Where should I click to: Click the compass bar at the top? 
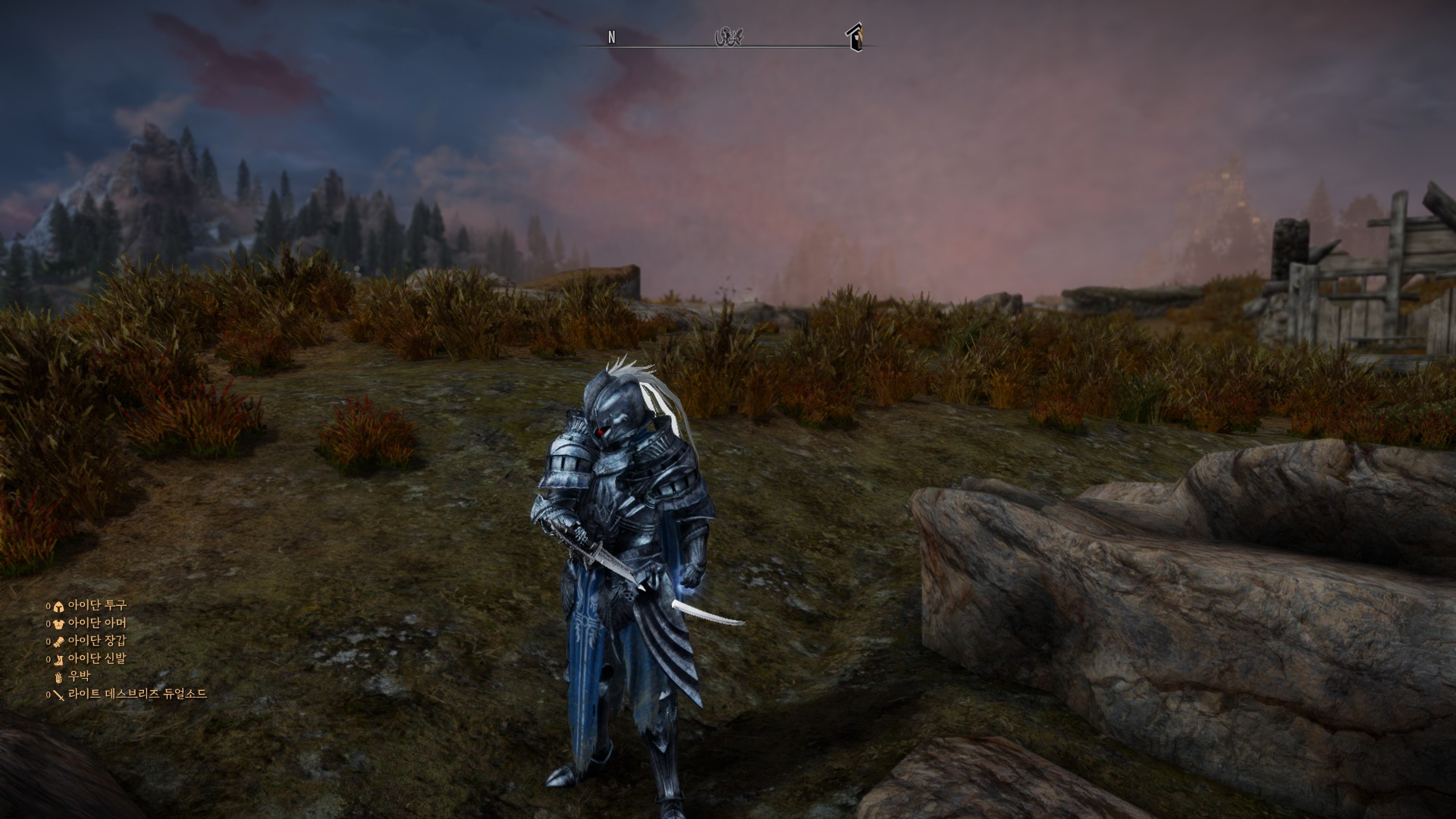(728, 42)
